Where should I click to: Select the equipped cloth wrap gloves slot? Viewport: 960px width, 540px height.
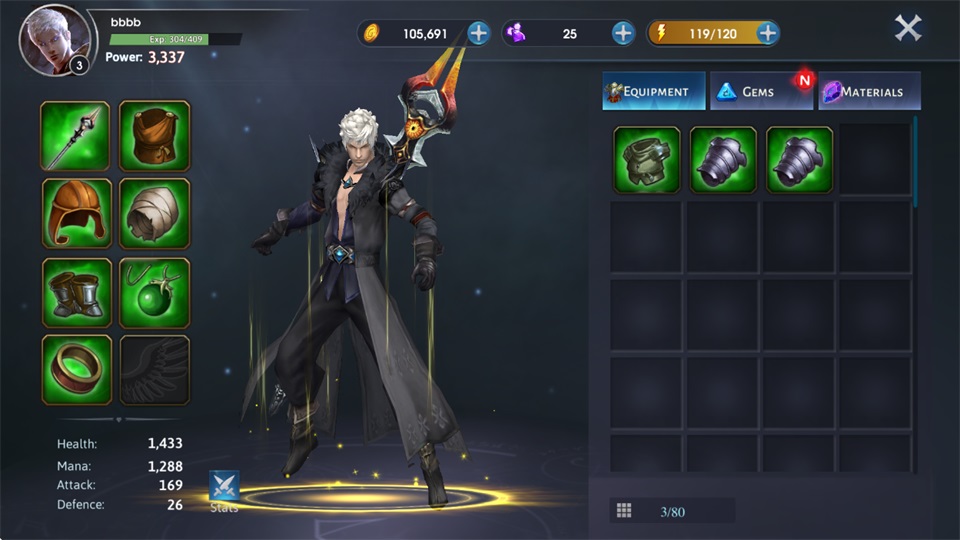tap(155, 213)
